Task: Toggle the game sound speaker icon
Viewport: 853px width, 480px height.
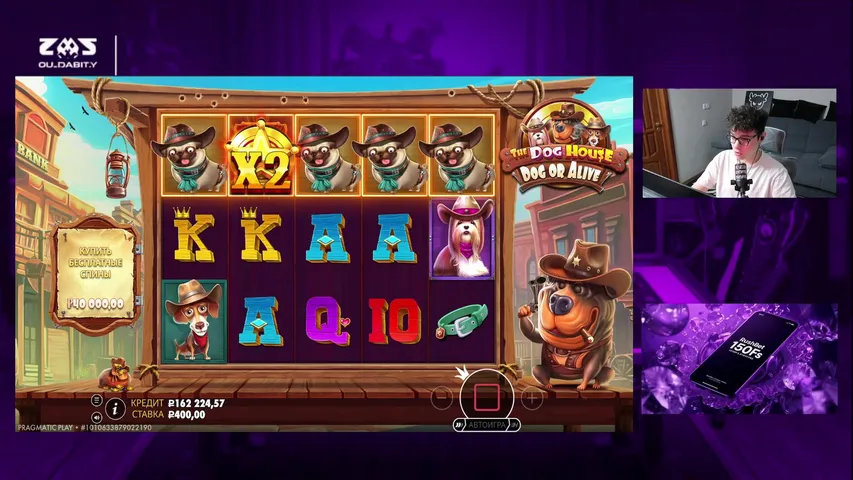Action: [x=96, y=416]
